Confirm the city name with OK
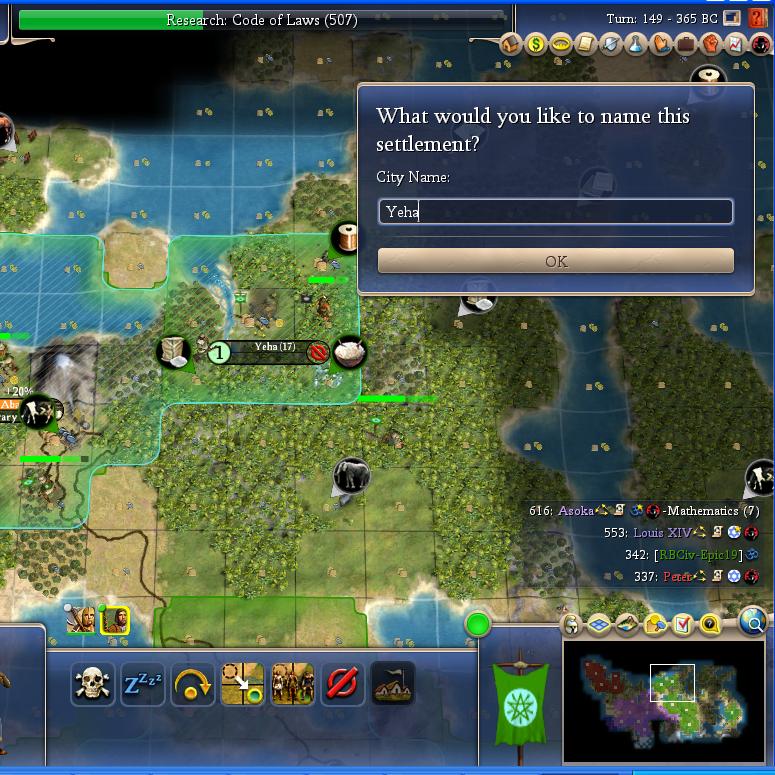Screen dimensions: 775x775 click(x=556, y=261)
